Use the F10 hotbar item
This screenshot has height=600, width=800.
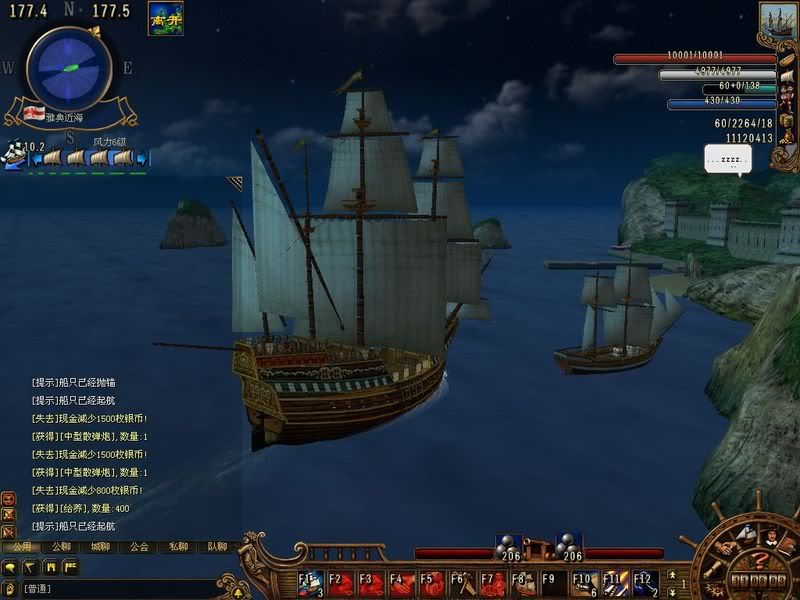click(584, 583)
